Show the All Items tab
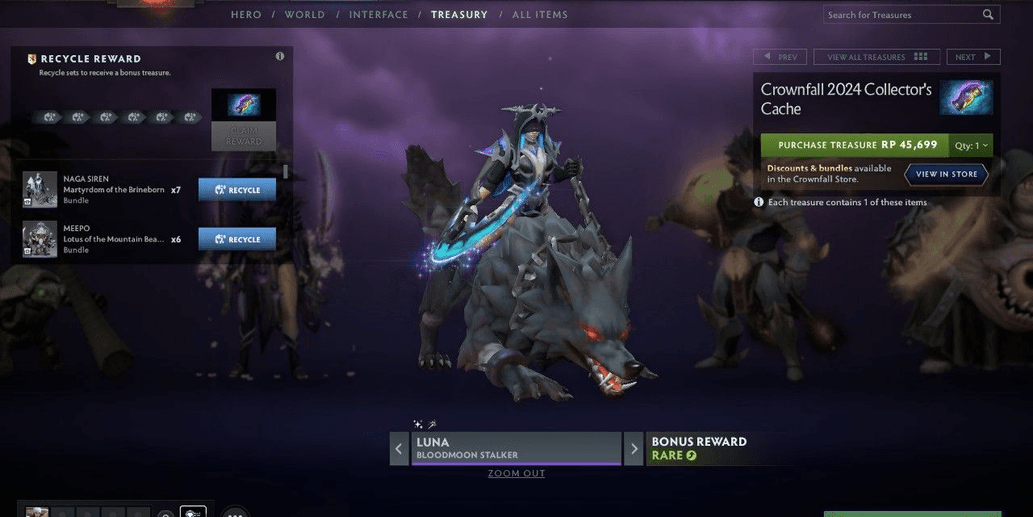 [540, 15]
